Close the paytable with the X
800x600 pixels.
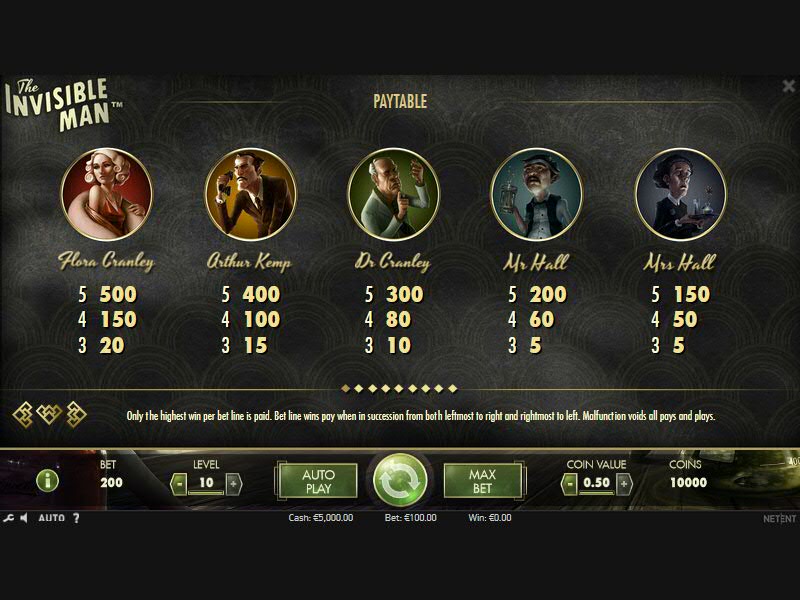point(788,87)
